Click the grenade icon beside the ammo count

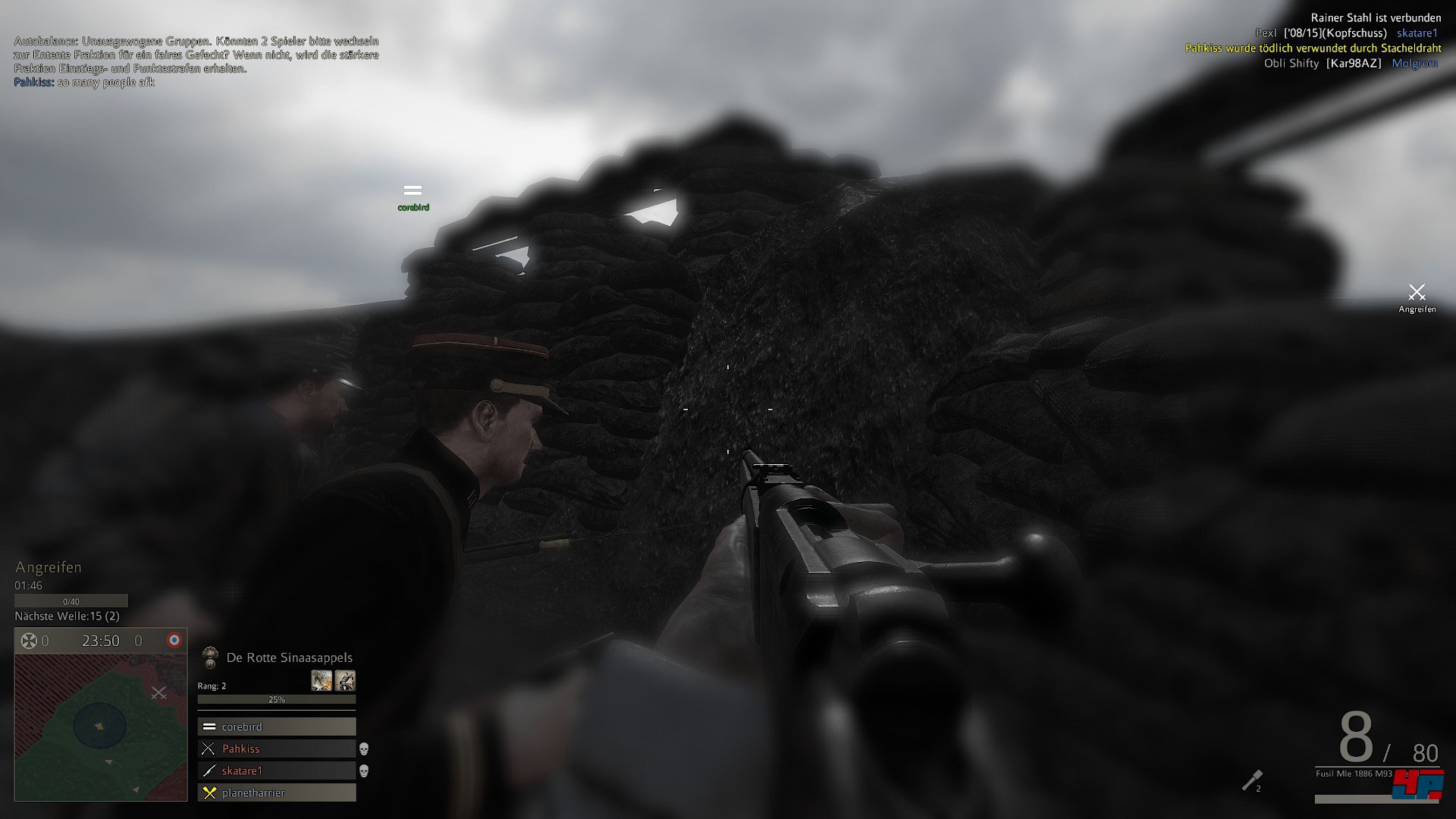[x=1251, y=780]
